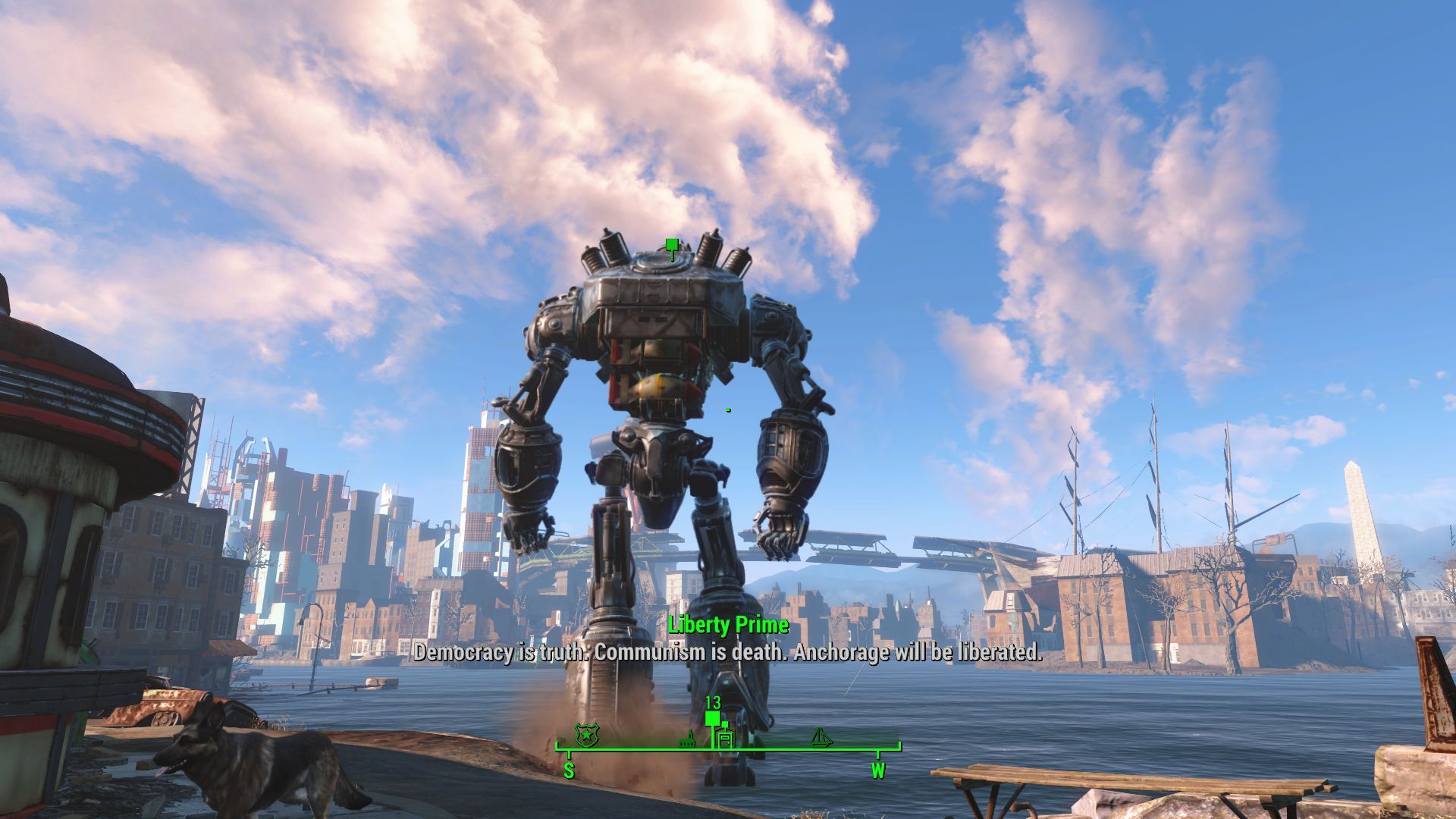Select the large square quest marker on compass

coord(712,717)
